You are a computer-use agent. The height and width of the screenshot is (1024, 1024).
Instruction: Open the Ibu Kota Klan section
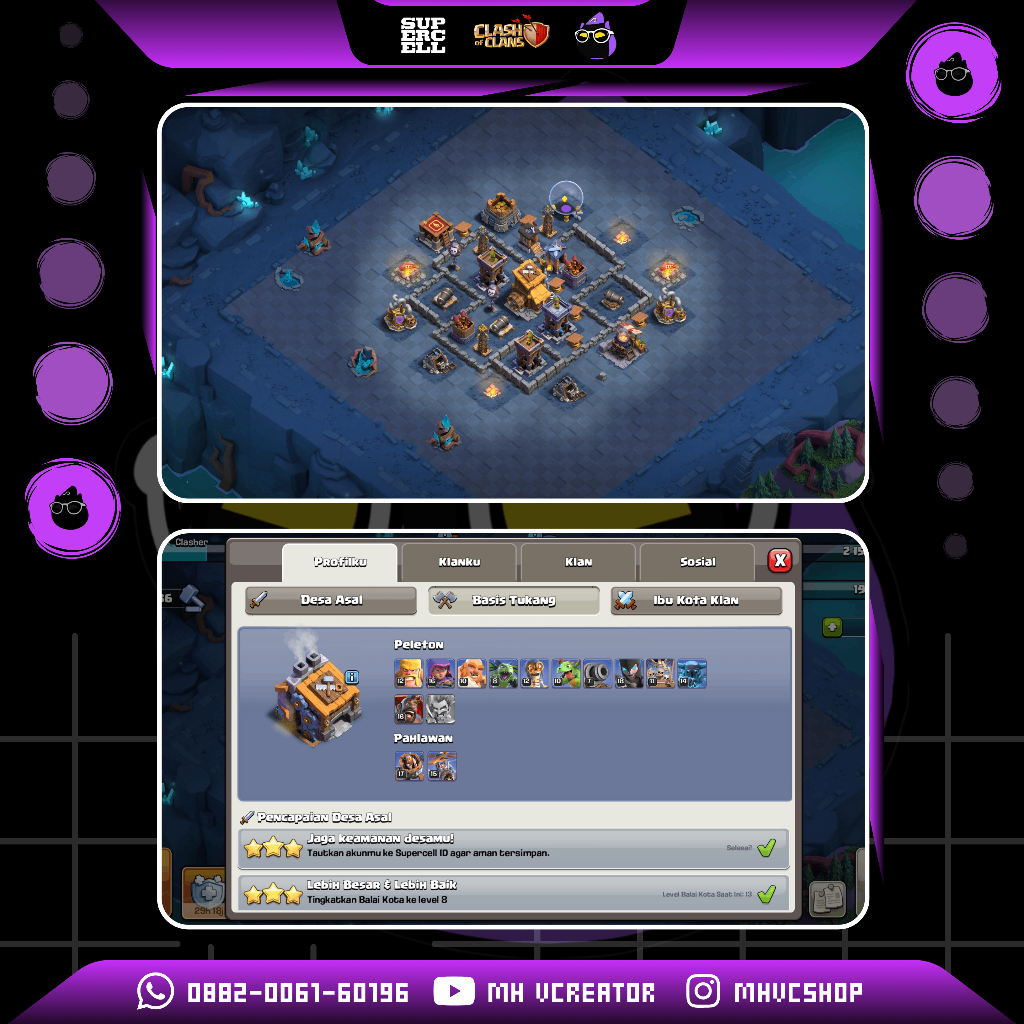[x=696, y=600]
